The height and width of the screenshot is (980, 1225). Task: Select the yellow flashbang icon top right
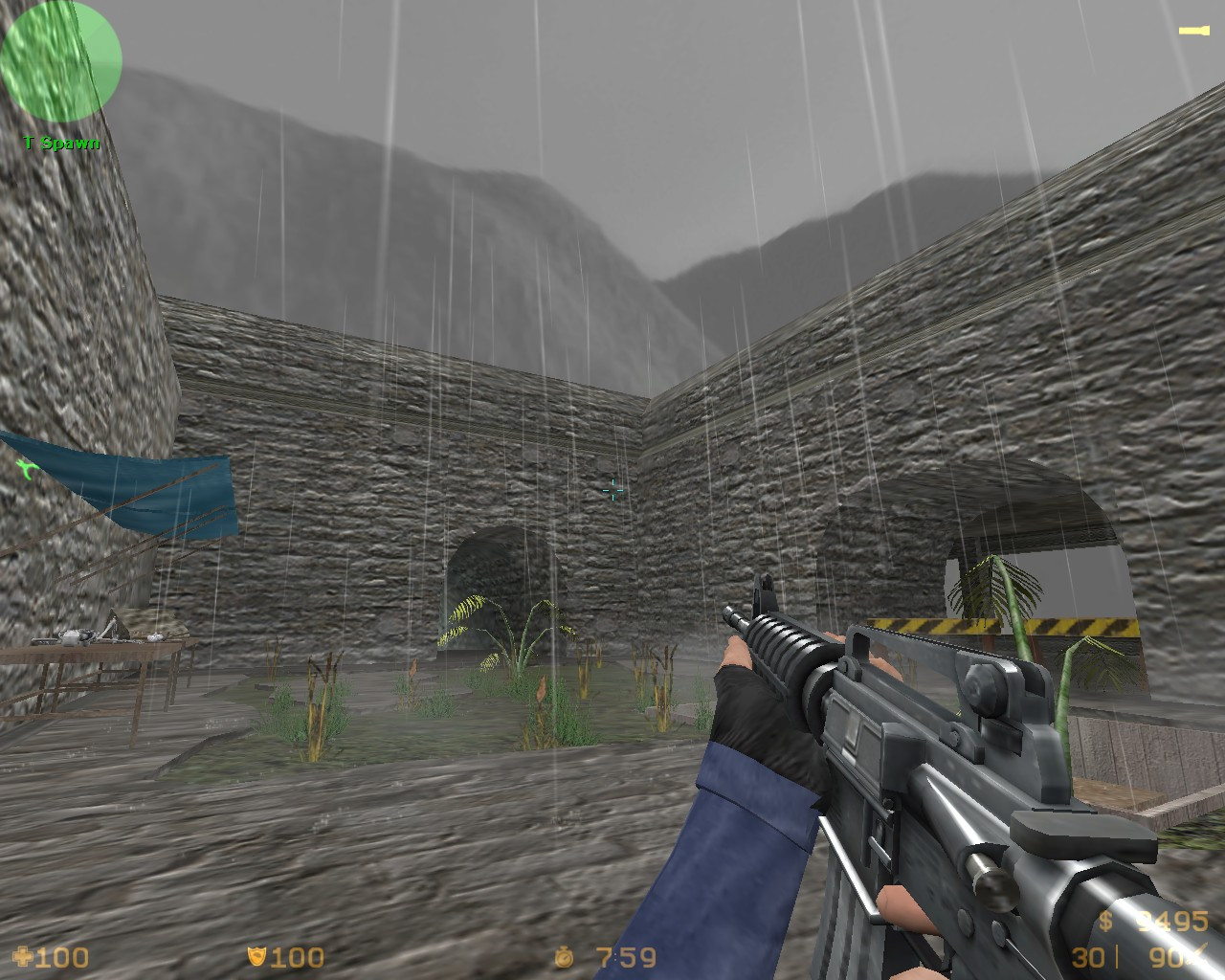tap(1192, 29)
